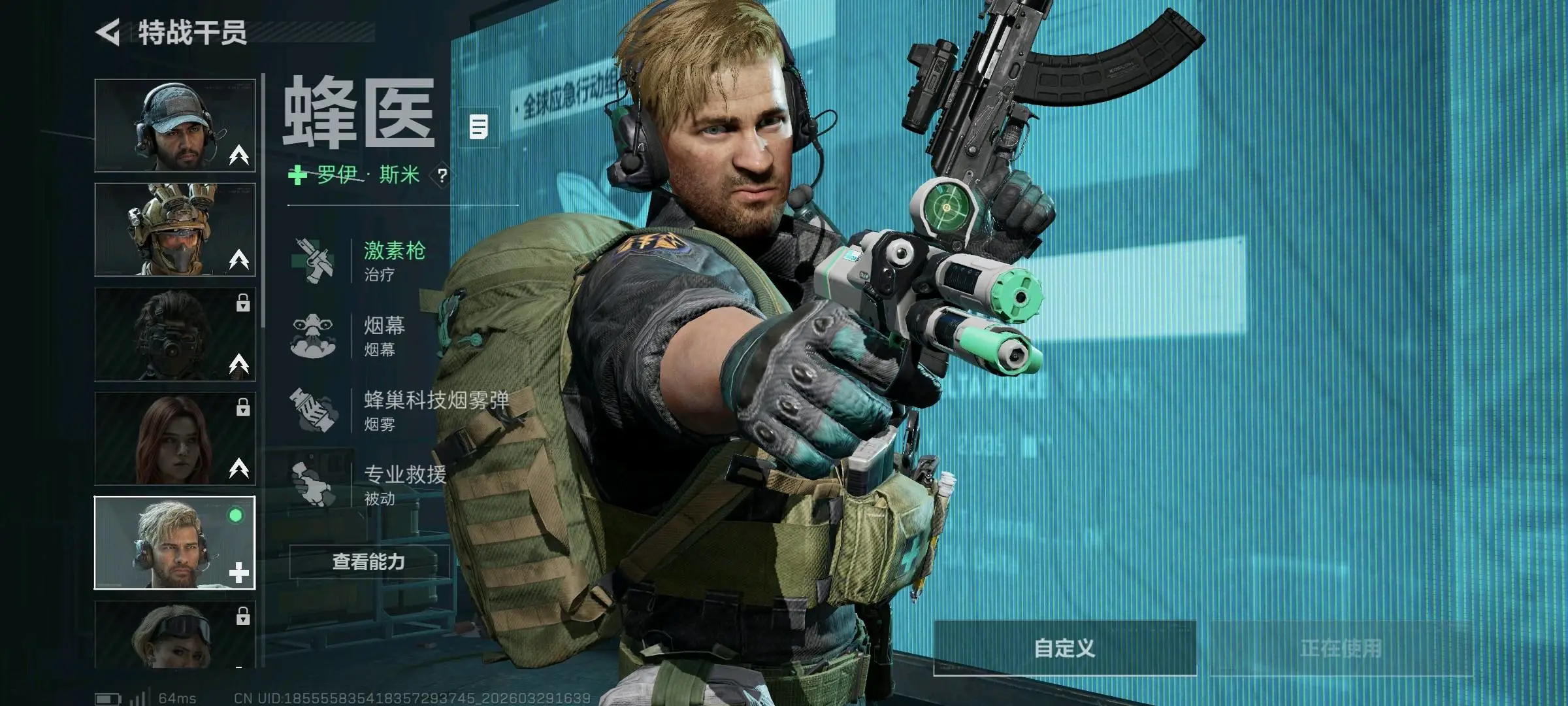
Task: Pick the locked red-haired female operator
Action: coord(174,439)
